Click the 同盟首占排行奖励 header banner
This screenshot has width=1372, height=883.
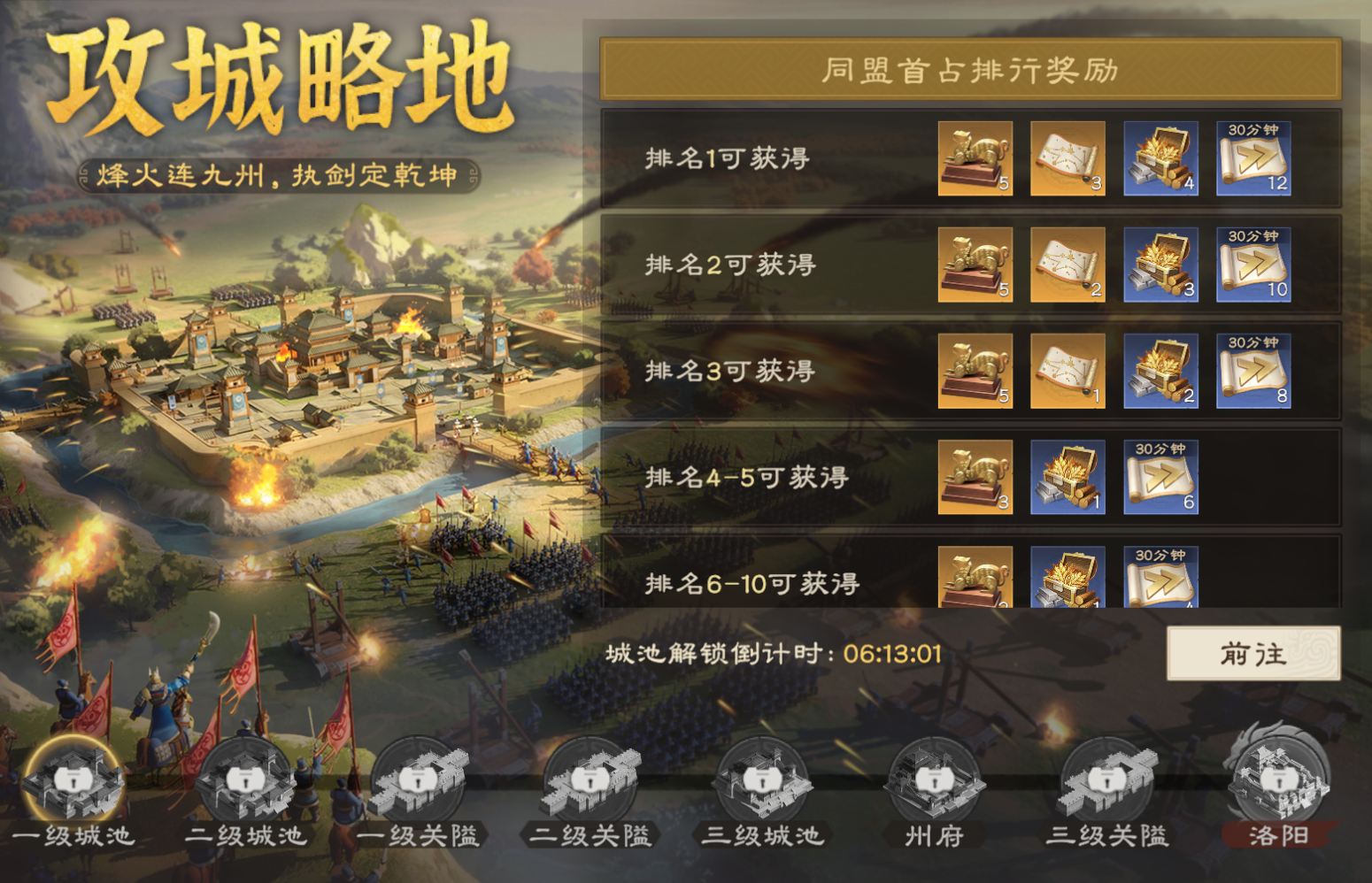tap(972, 69)
